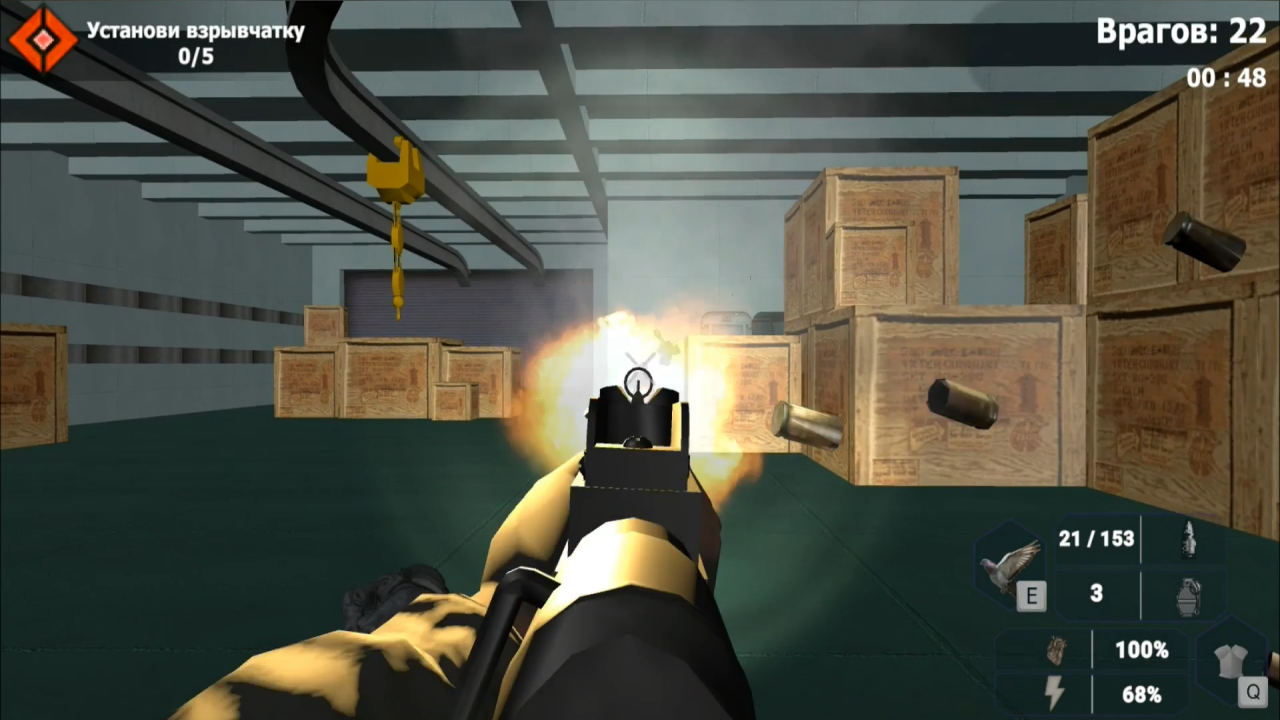Click the 68% stamina readout

[x=1141, y=695]
